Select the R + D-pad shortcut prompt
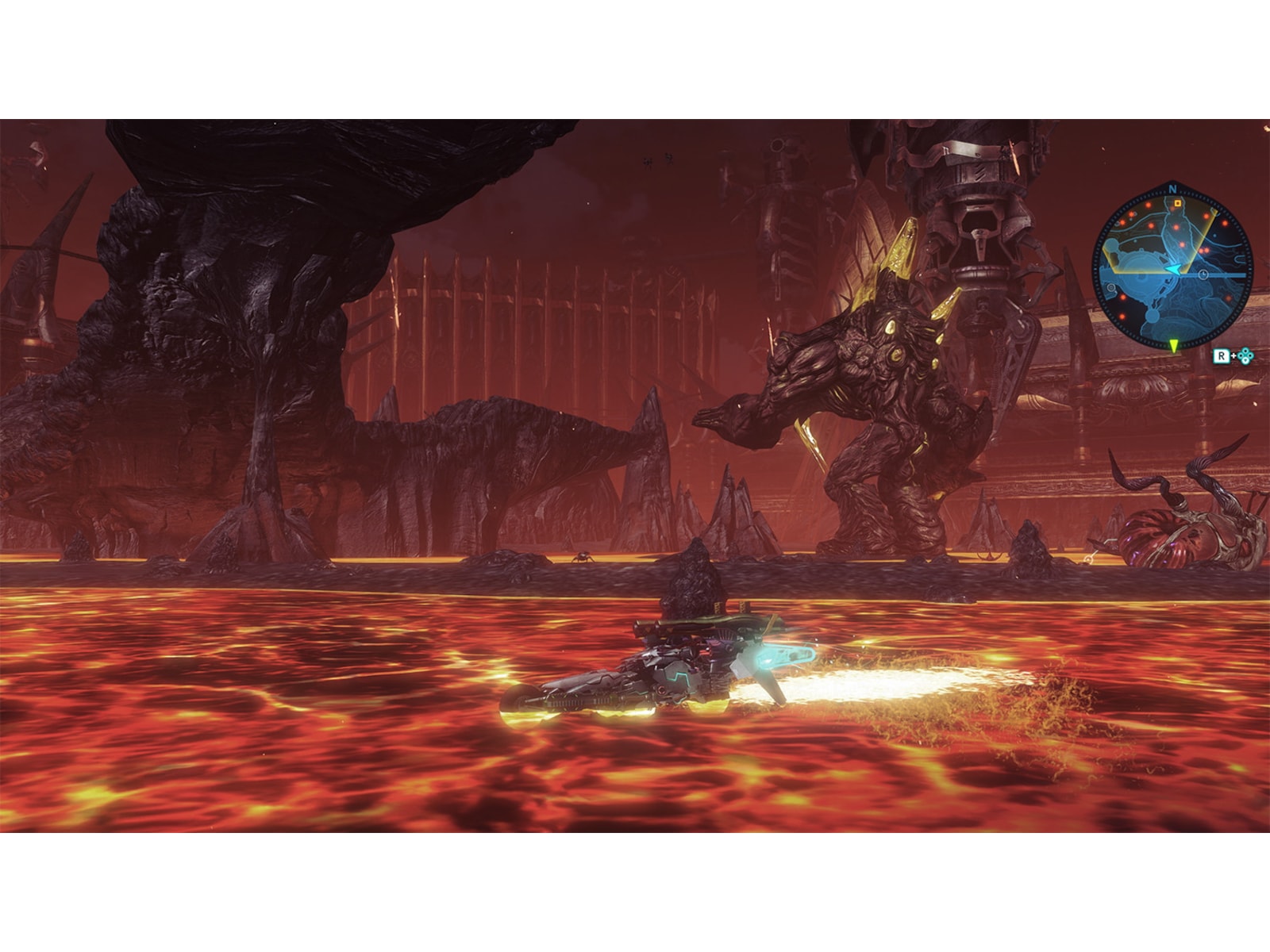 pyautogui.click(x=1233, y=356)
